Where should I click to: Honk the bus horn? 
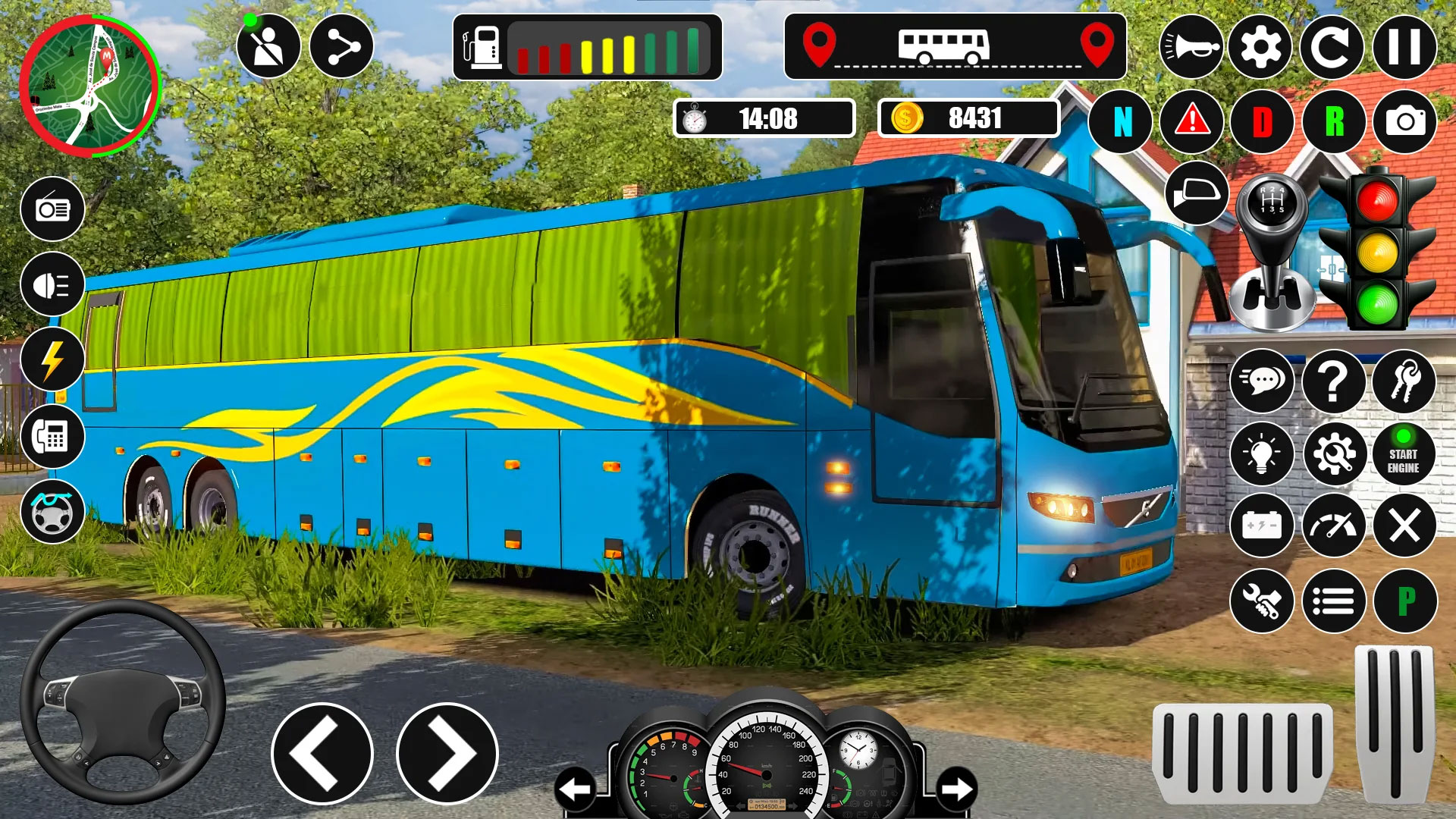pyautogui.click(x=1193, y=45)
